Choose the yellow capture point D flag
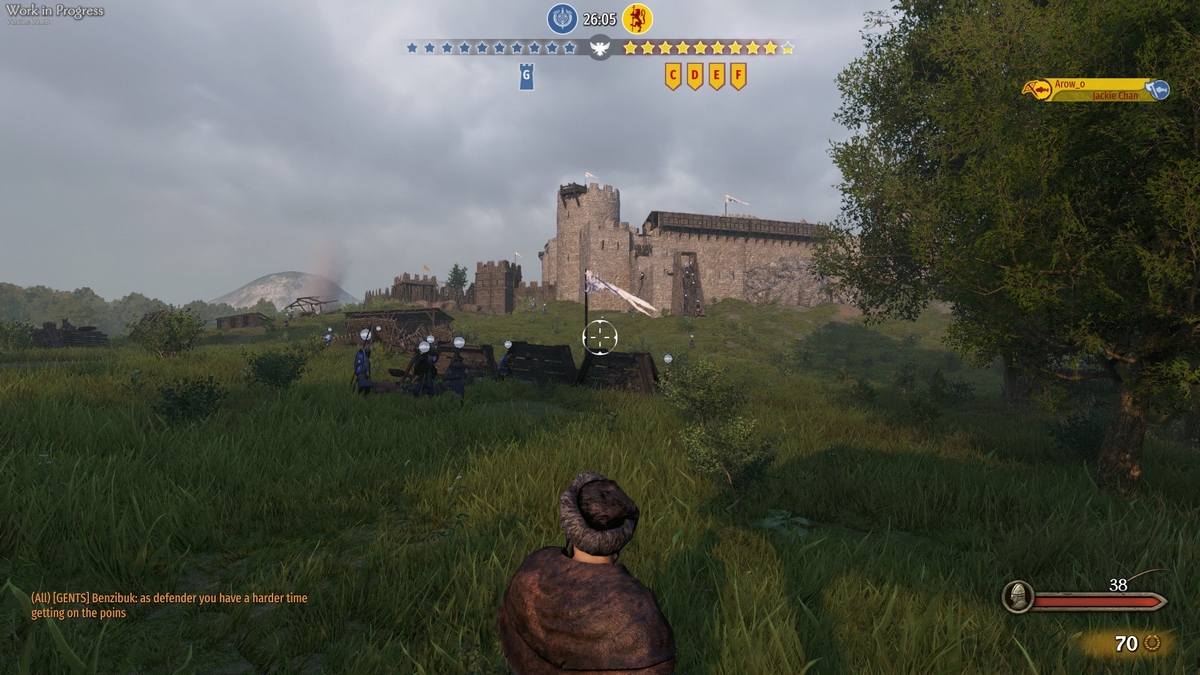The image size is (1200, 675). point(695,76)
